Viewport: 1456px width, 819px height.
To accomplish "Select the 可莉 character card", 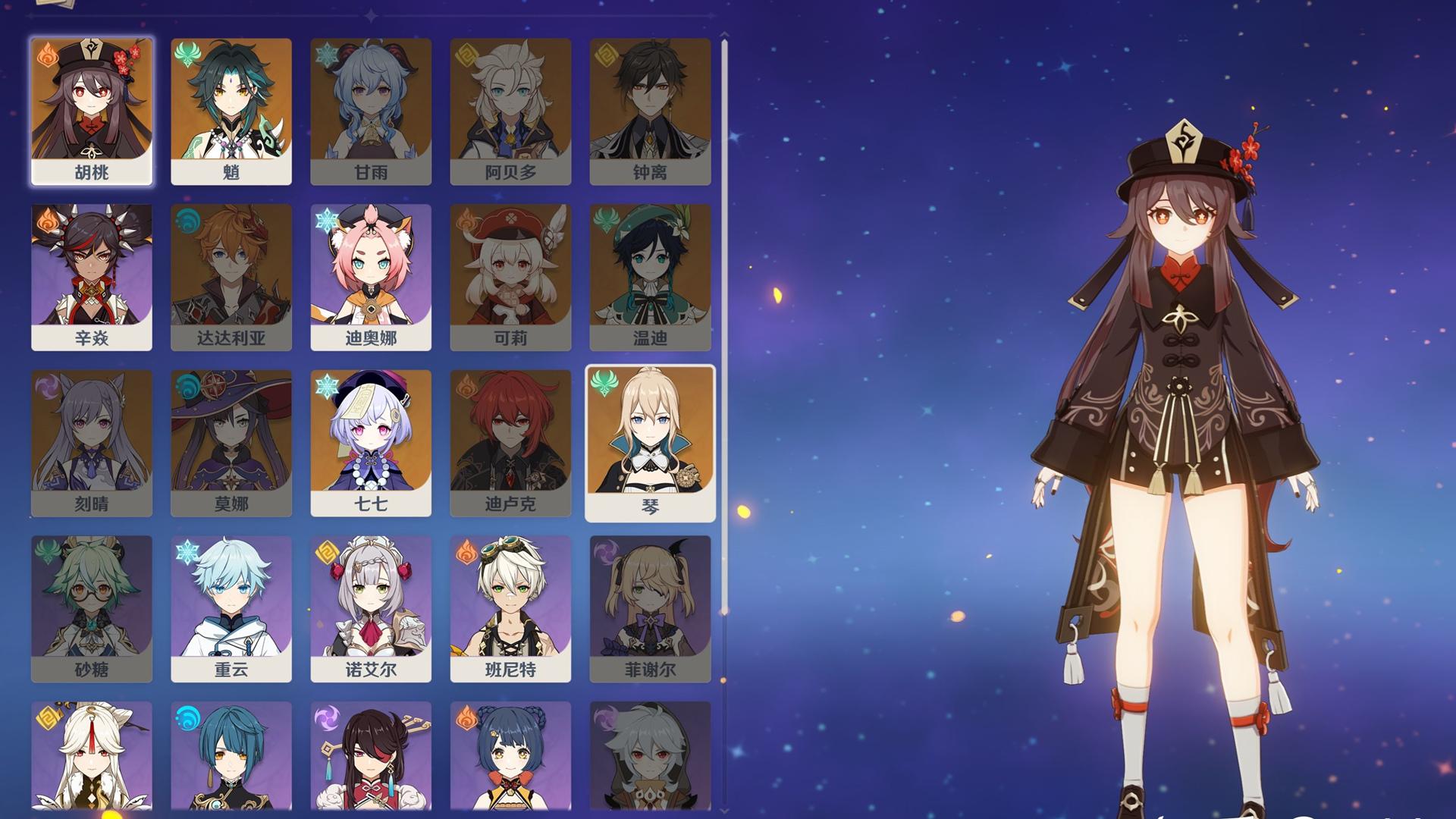I will (510, 277).
